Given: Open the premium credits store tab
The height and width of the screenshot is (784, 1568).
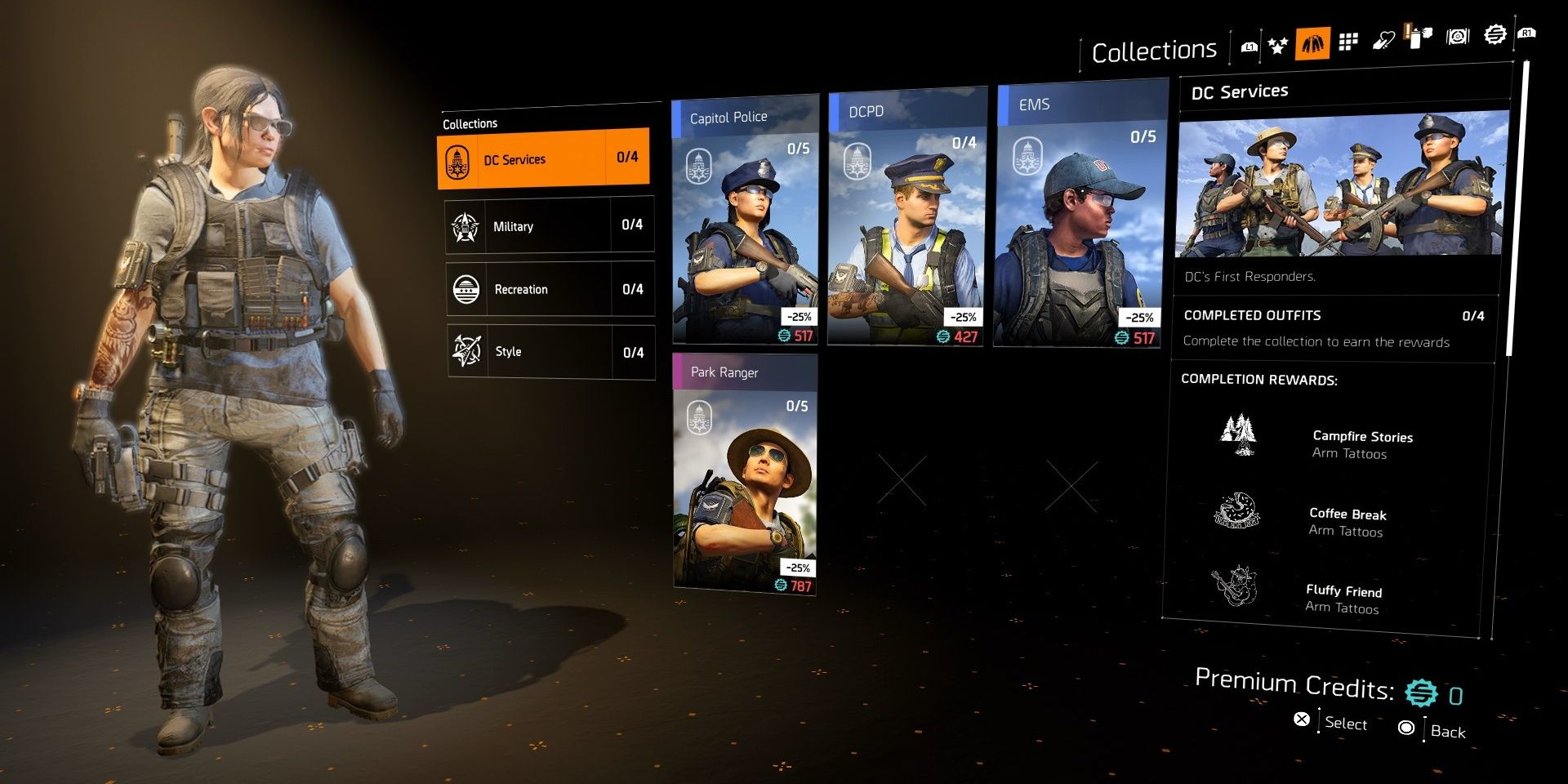Looking at the screenshot, I should point(1494,34).
